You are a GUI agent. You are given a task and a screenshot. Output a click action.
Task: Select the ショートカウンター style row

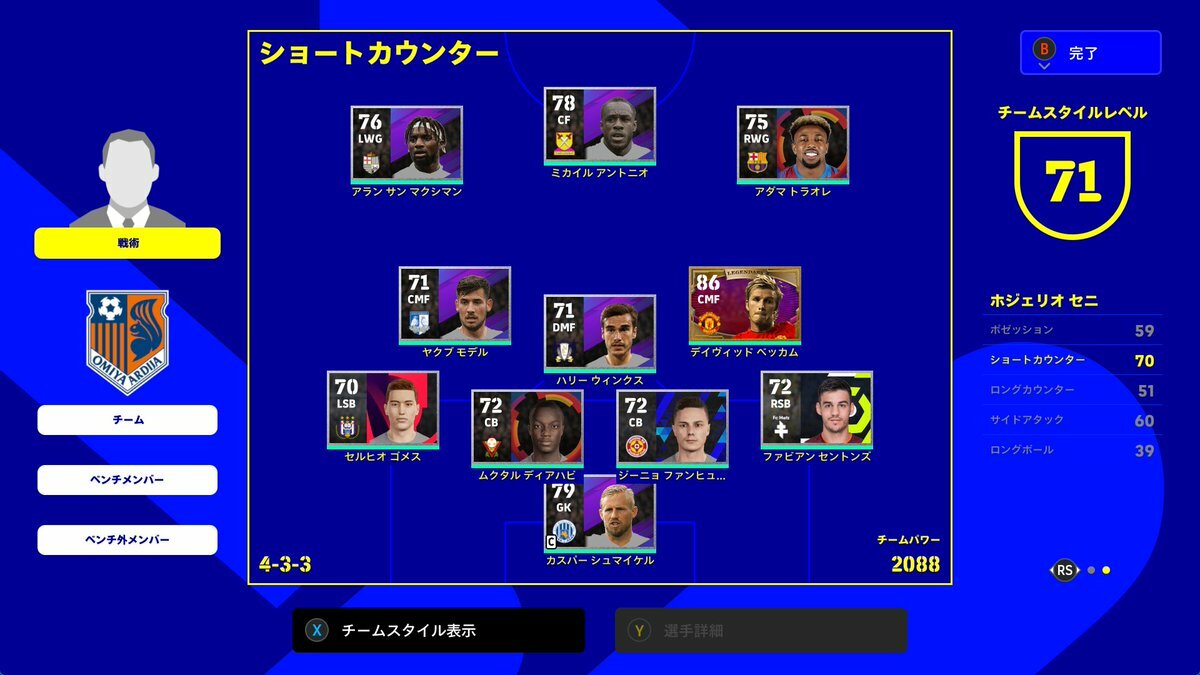[1070, 360]
